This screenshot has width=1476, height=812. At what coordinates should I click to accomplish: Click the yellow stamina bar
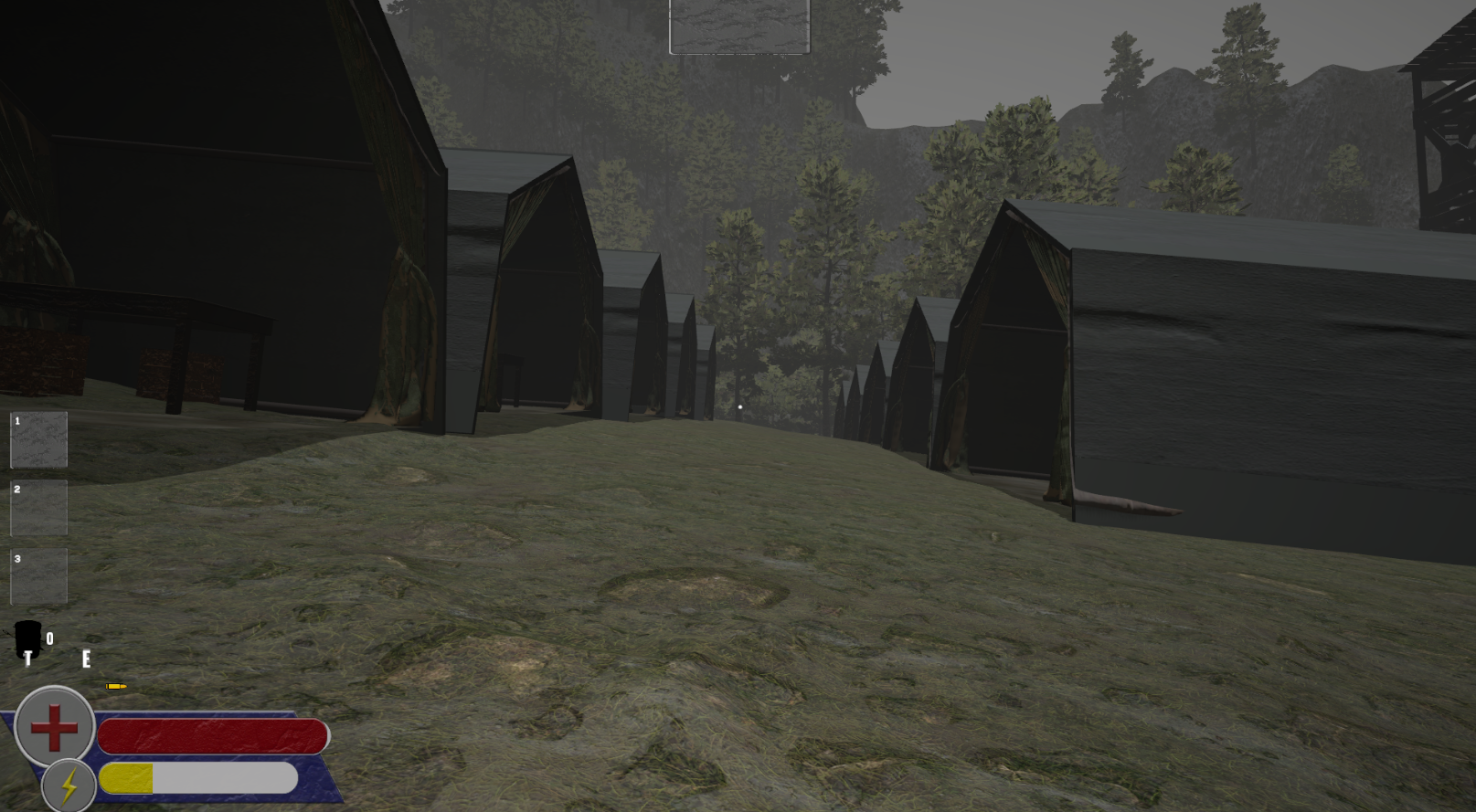click(128, 779)
